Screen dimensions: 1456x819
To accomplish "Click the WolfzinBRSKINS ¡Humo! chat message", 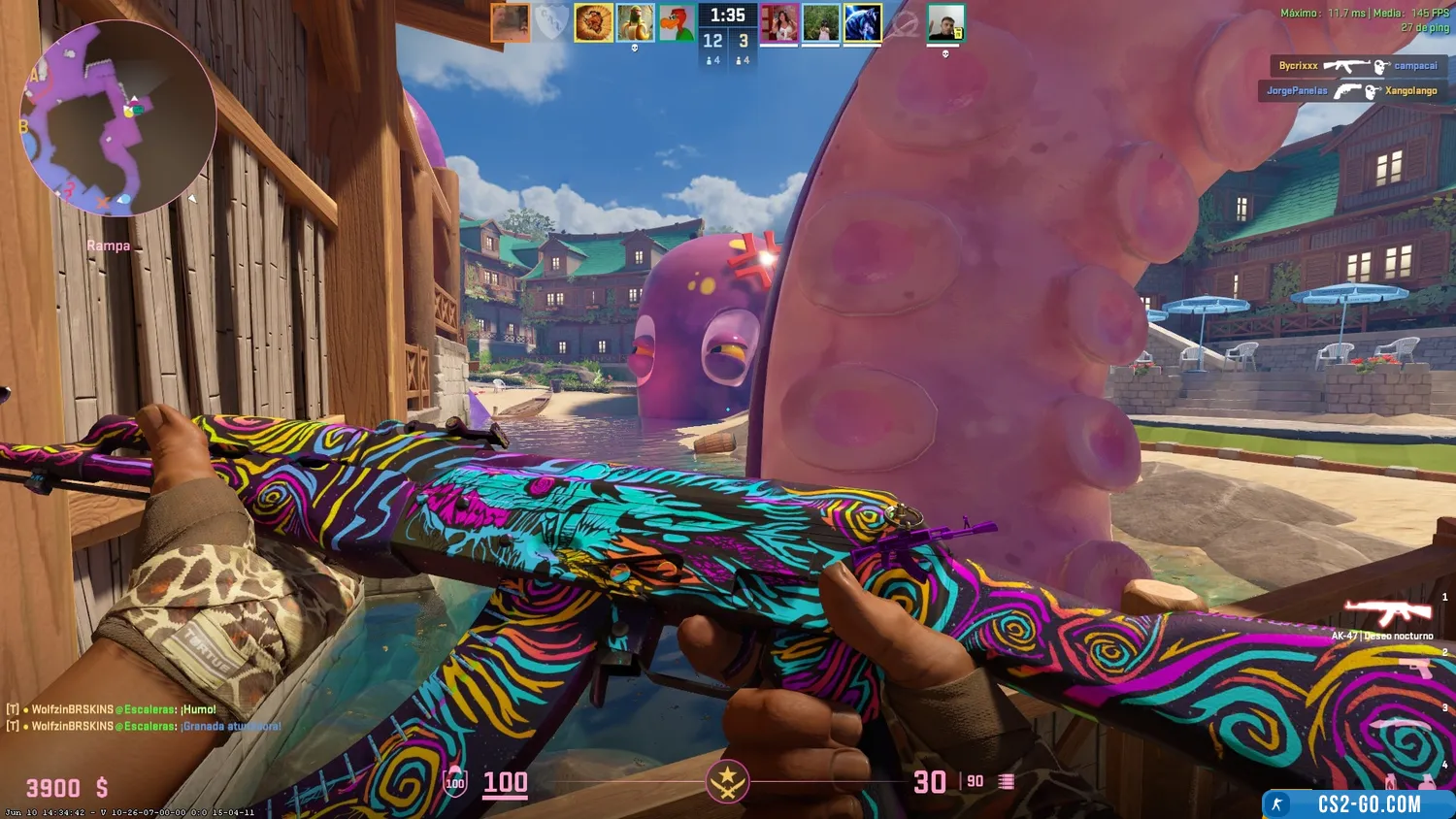I will [x=112, y=709].
